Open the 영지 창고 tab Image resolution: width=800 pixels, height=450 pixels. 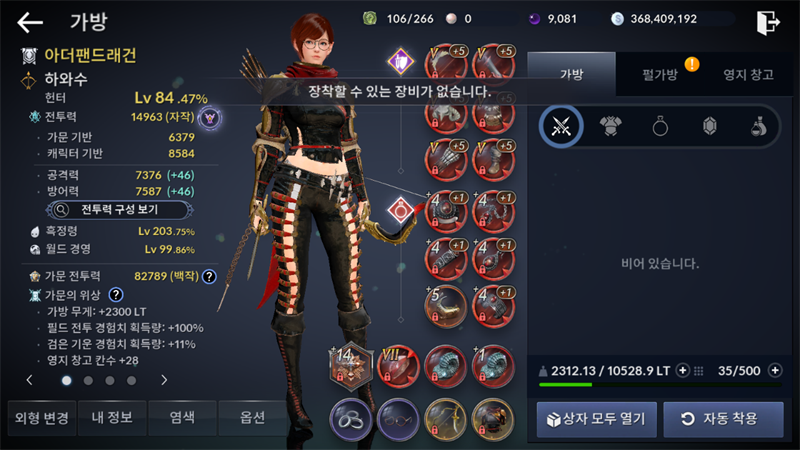coord(747,74)
